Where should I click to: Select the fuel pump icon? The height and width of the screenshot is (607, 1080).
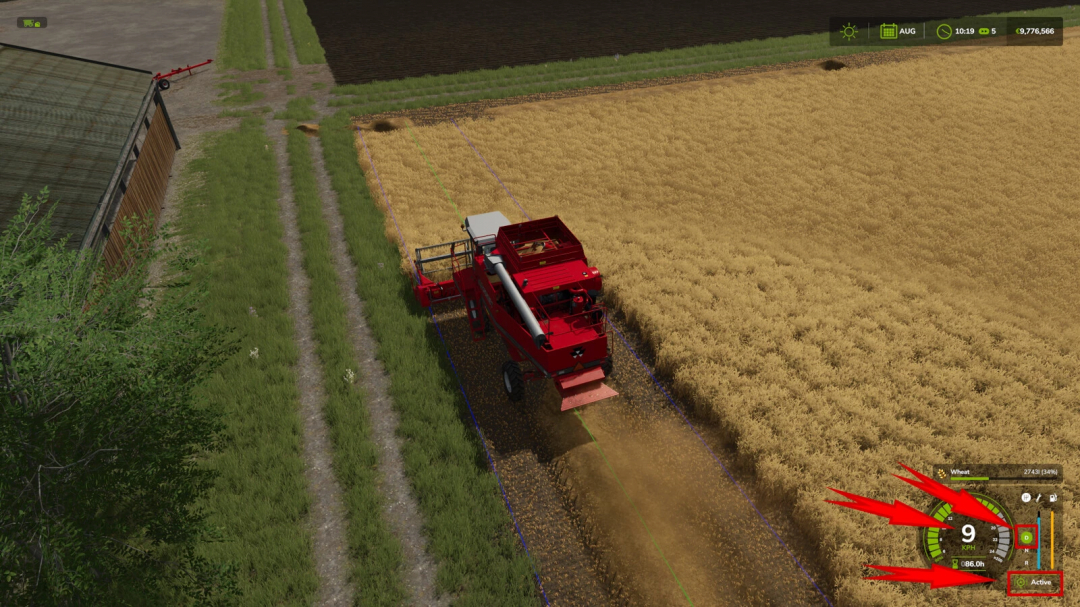1052,497
